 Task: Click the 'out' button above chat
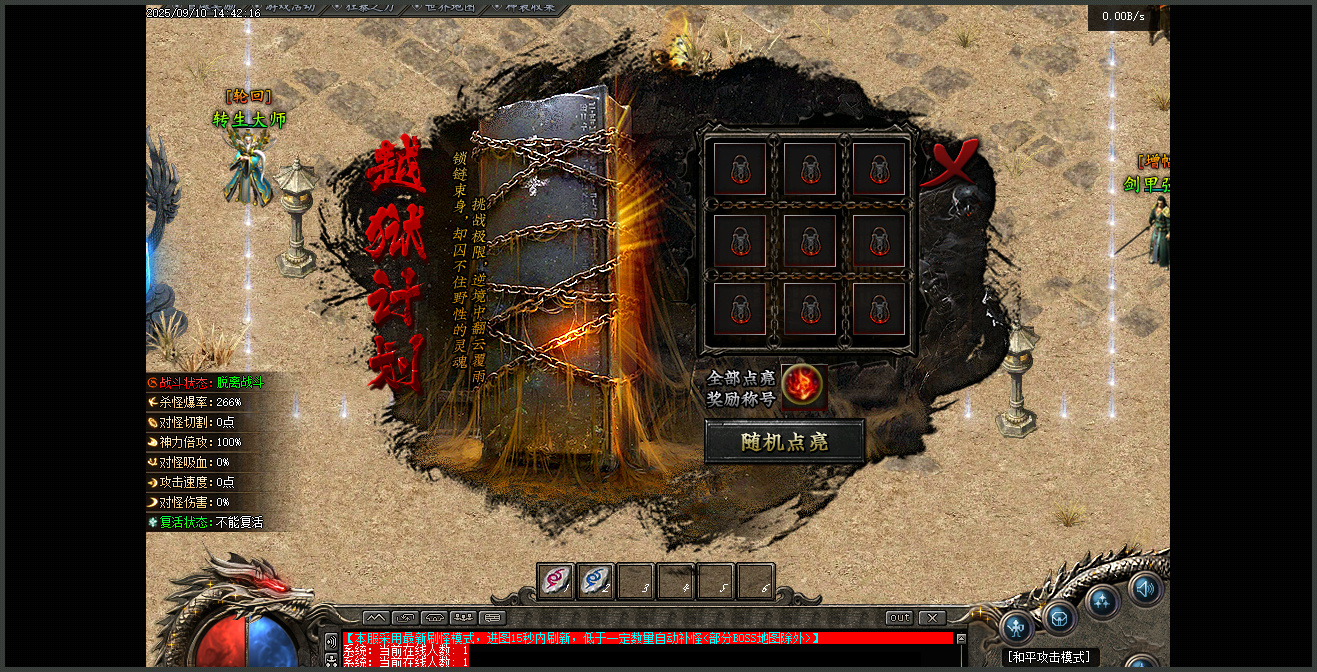point(900,618)
